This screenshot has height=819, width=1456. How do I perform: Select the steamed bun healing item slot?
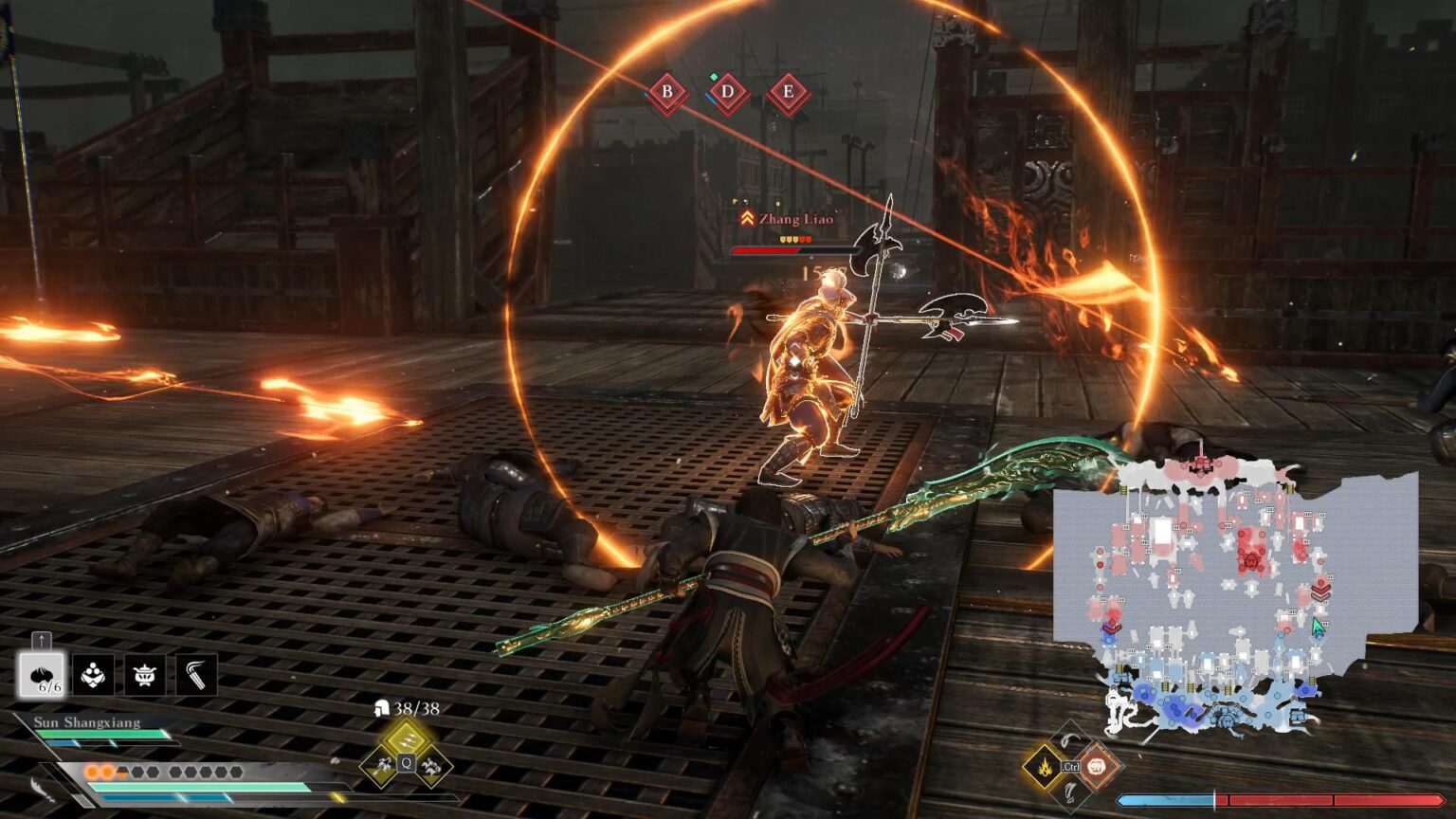44,676
